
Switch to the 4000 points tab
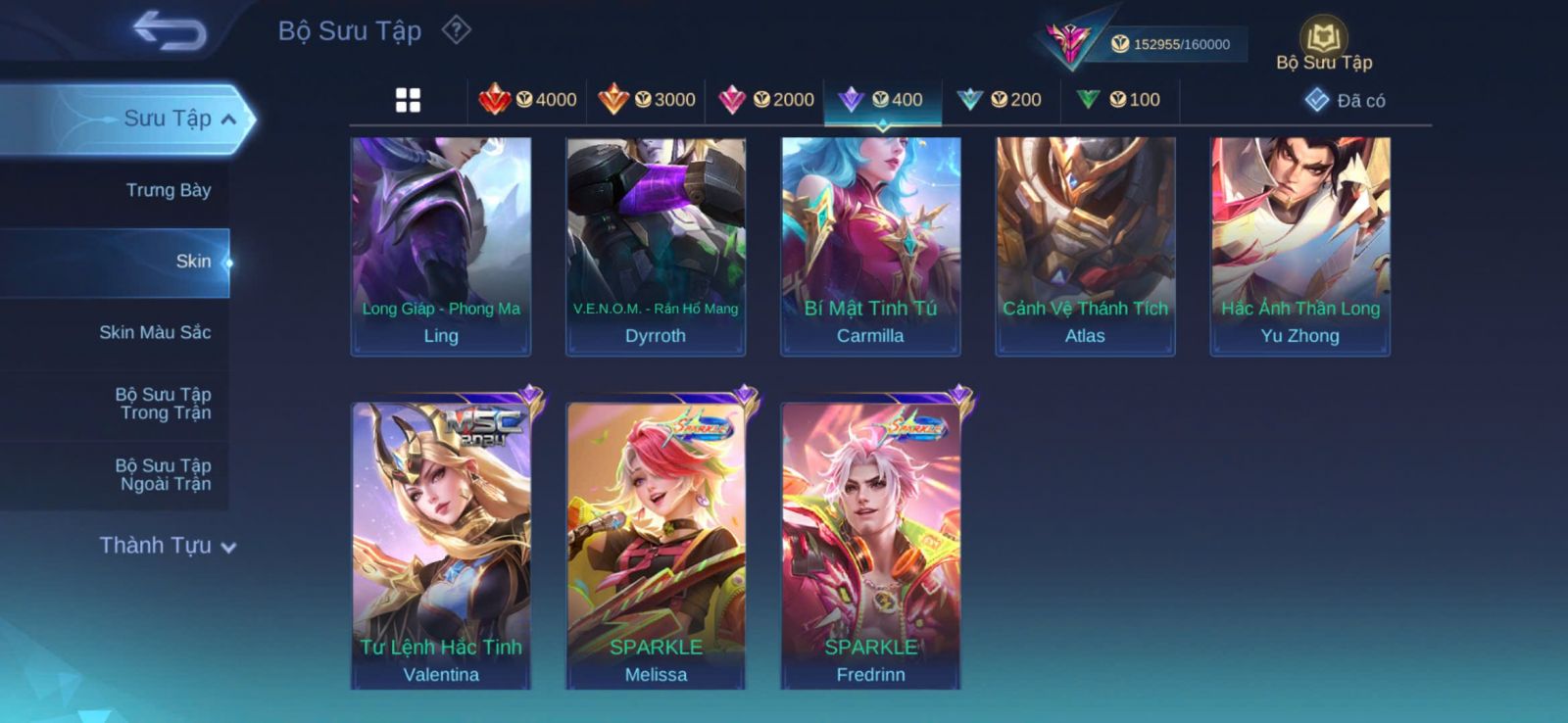coord(527,100)
